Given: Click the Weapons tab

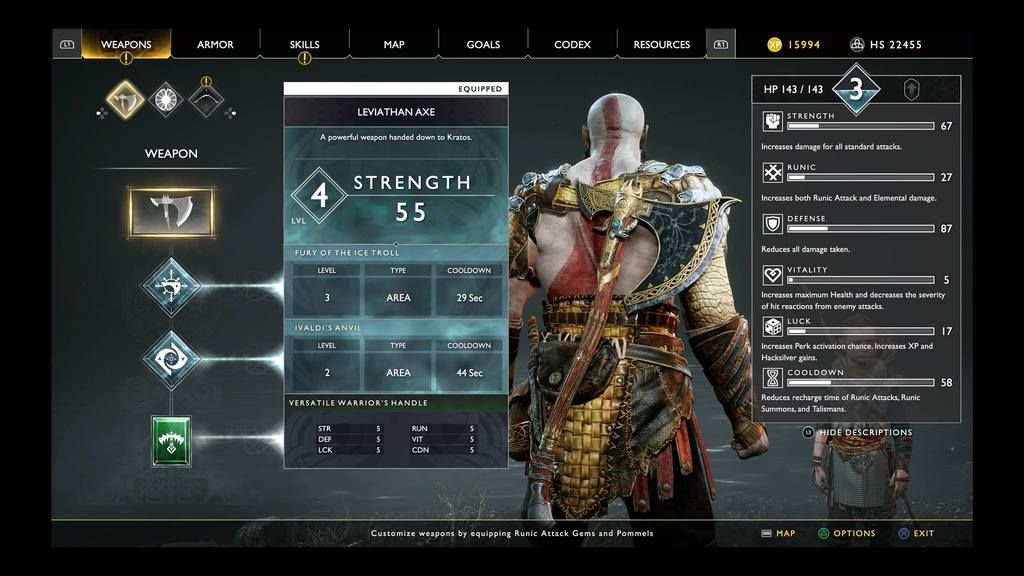Looking at the screenshot, I should pyautogui.click(x=126, y=44).
